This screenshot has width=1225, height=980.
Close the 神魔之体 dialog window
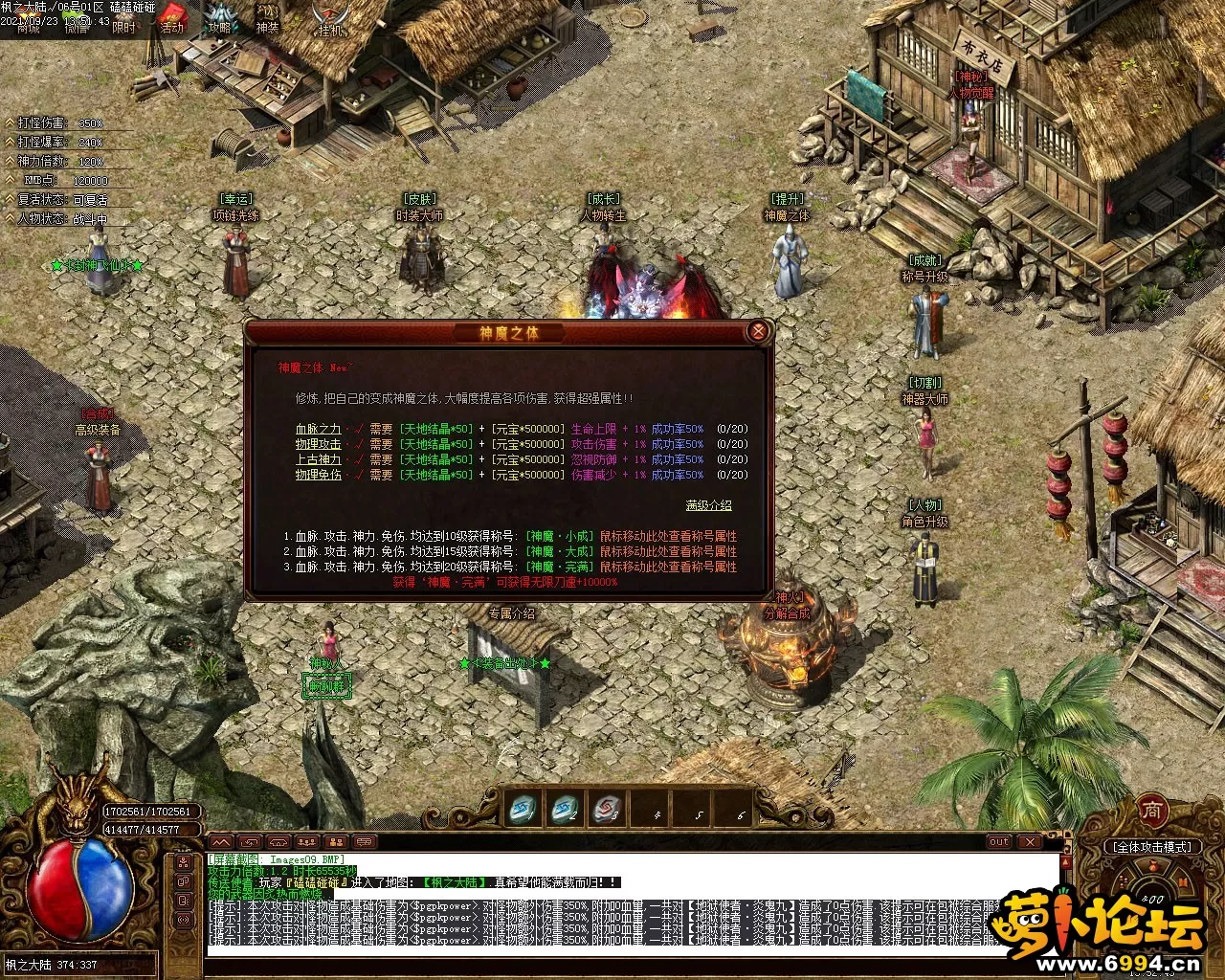pyautogui.click(x=758, y=332)
